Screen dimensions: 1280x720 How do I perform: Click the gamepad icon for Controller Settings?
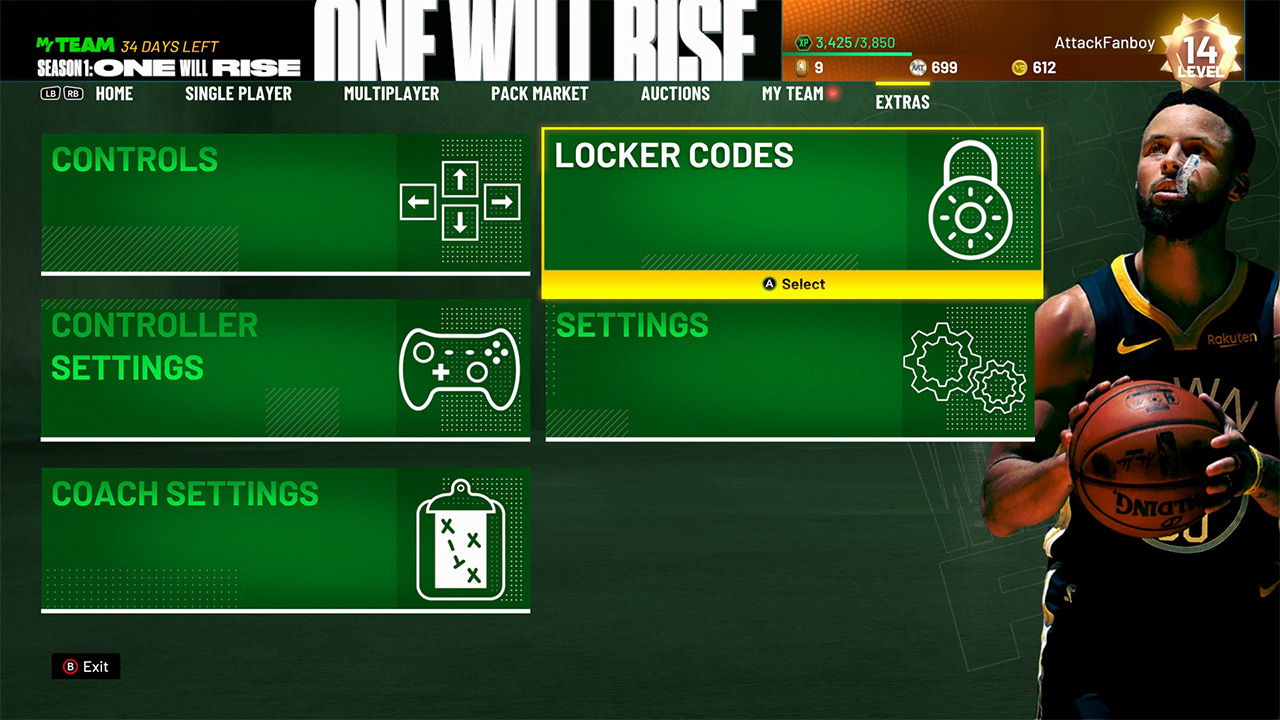(462, 369)
